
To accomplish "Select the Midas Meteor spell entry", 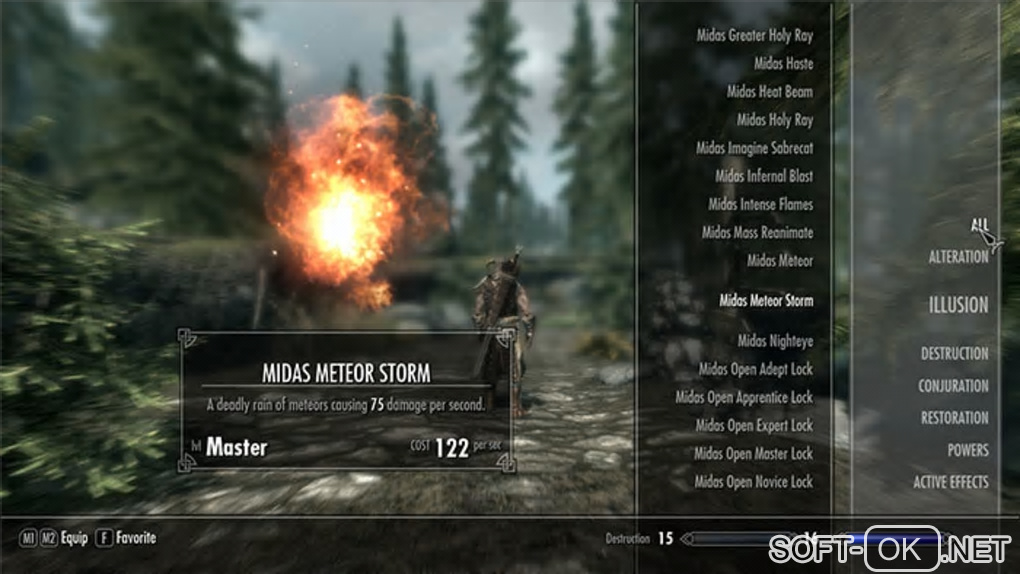I will 780,260.
